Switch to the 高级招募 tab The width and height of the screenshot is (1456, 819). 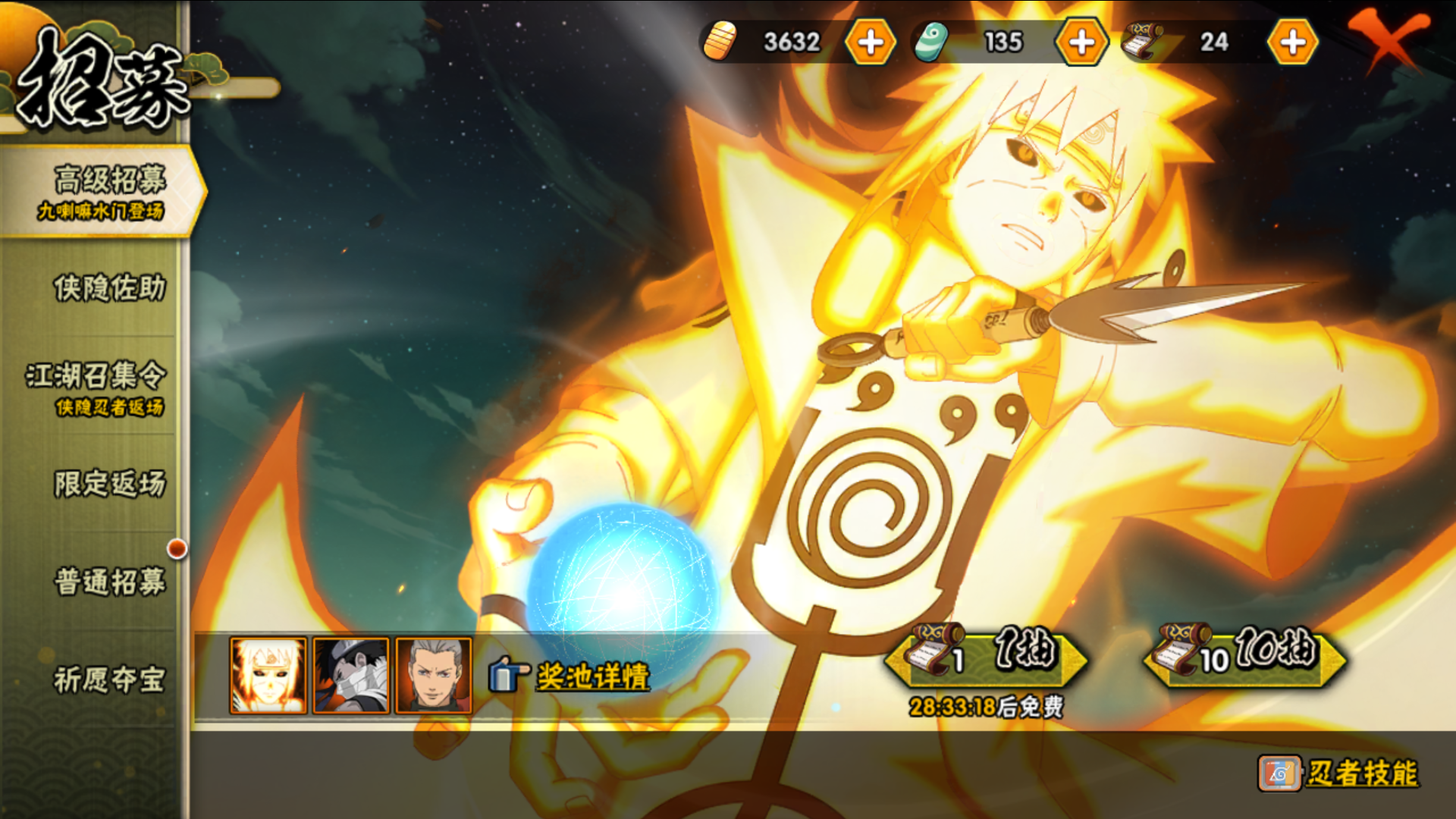point(102,191)
